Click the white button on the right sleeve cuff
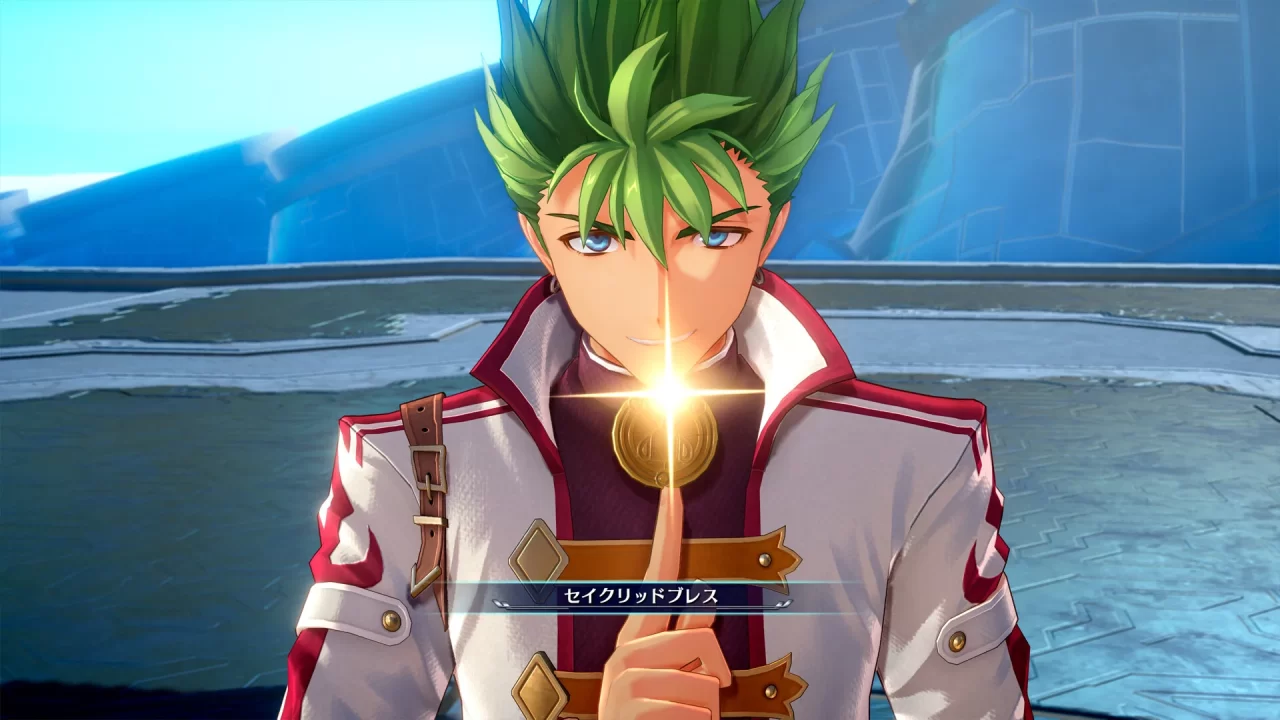 pos(957,642)
